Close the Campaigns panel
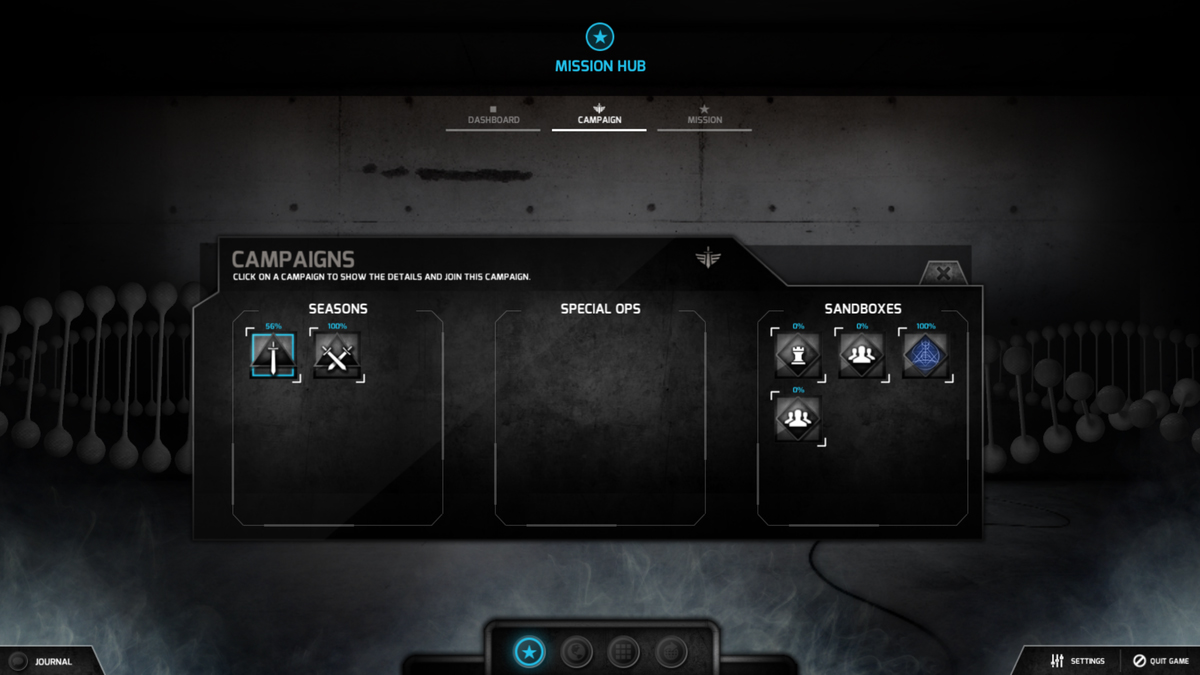Screen dimensions: 1200x675 coord(942,273)
